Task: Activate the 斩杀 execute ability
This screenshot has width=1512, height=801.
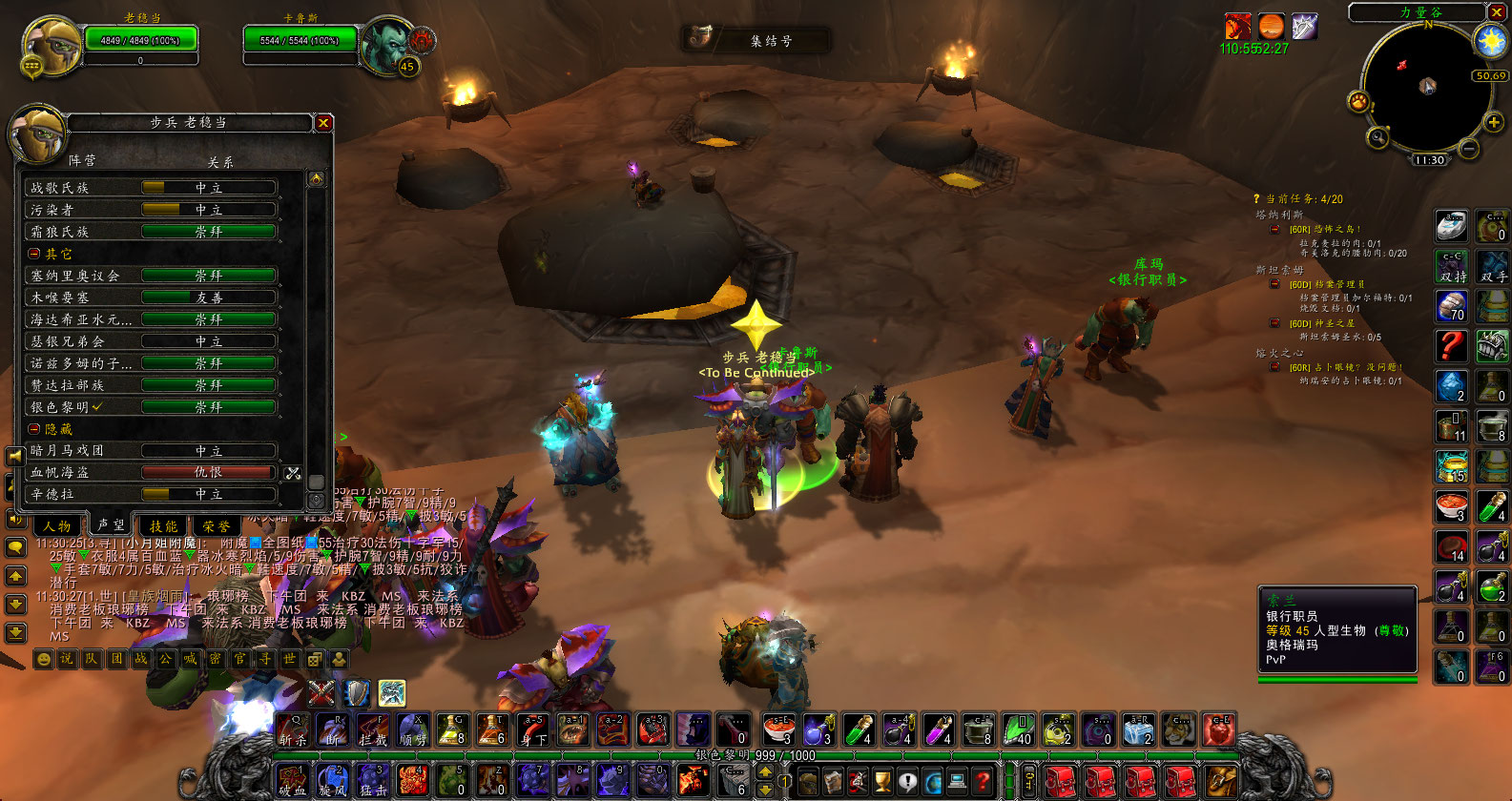Action: point(293,729)
